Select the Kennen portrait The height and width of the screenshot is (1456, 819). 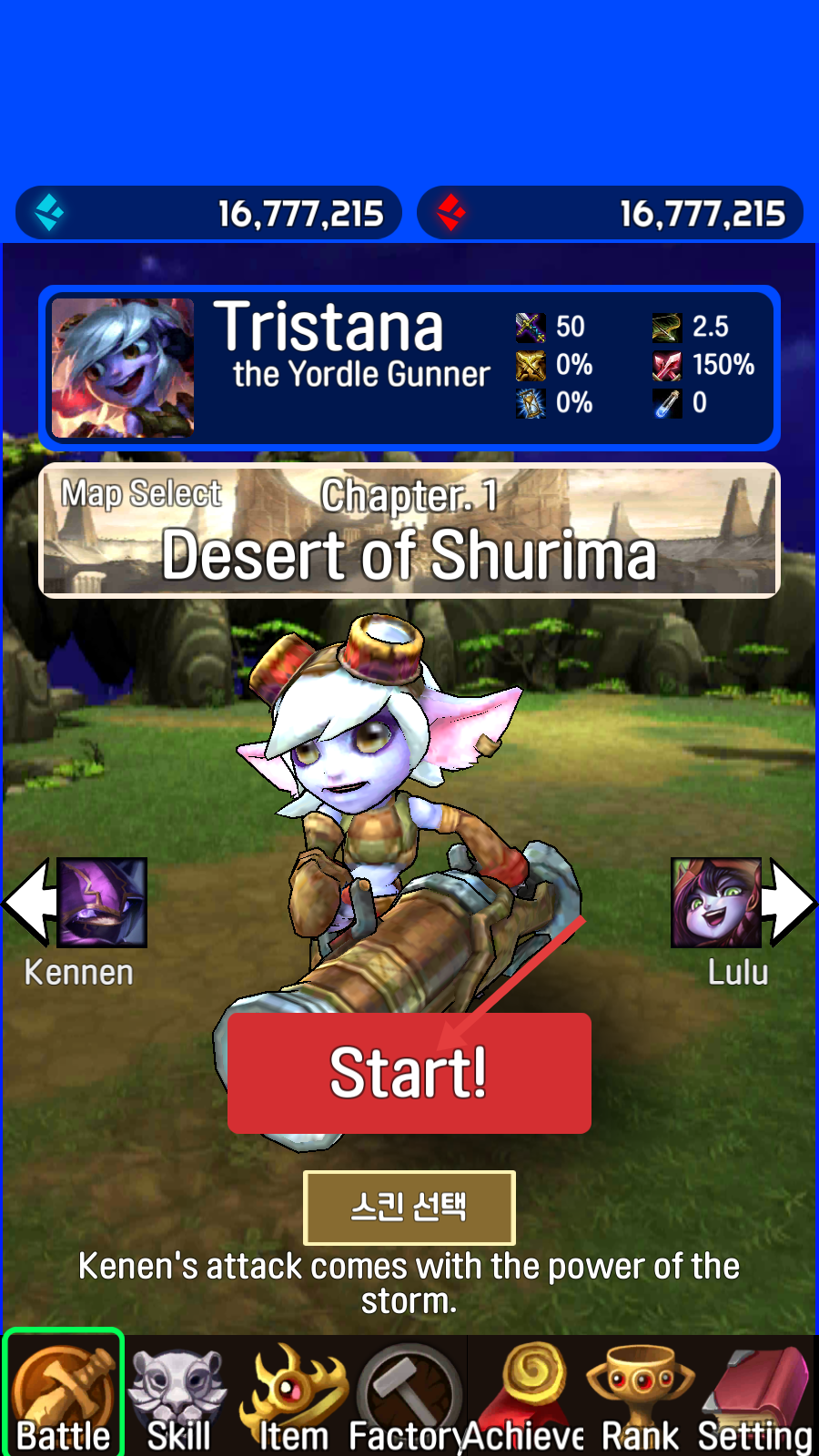click(x=102, y=902)
